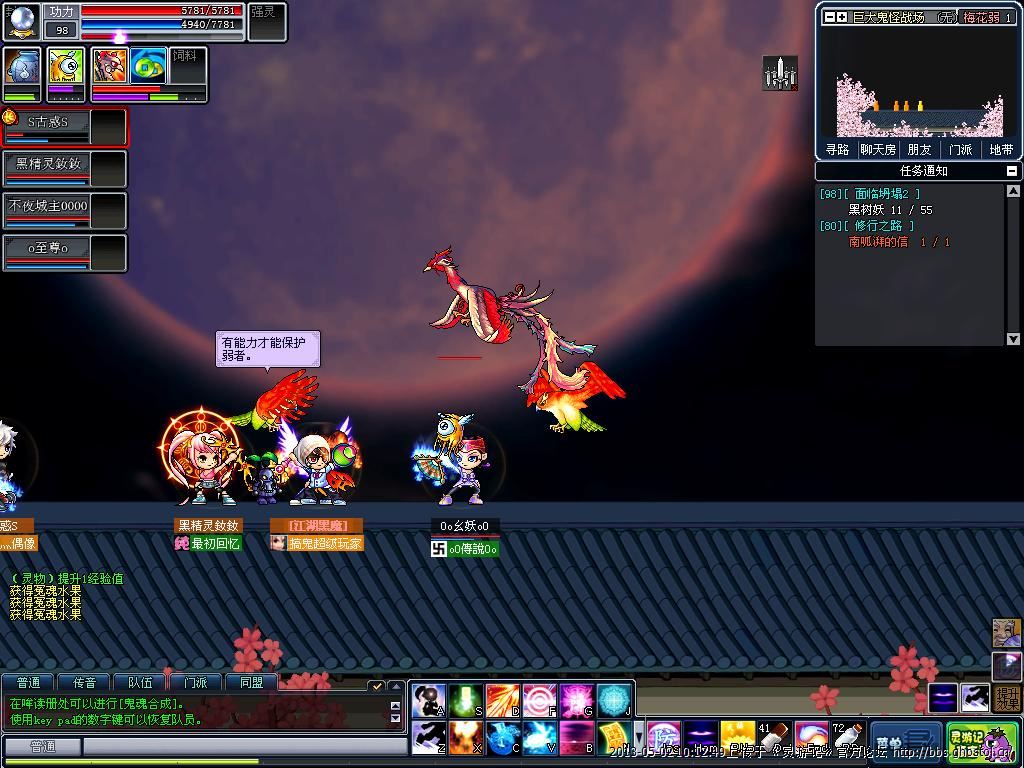Viewport: 1024px width, 768px height.
Task: Select party member S古惑S
Action: click(48, 122)
